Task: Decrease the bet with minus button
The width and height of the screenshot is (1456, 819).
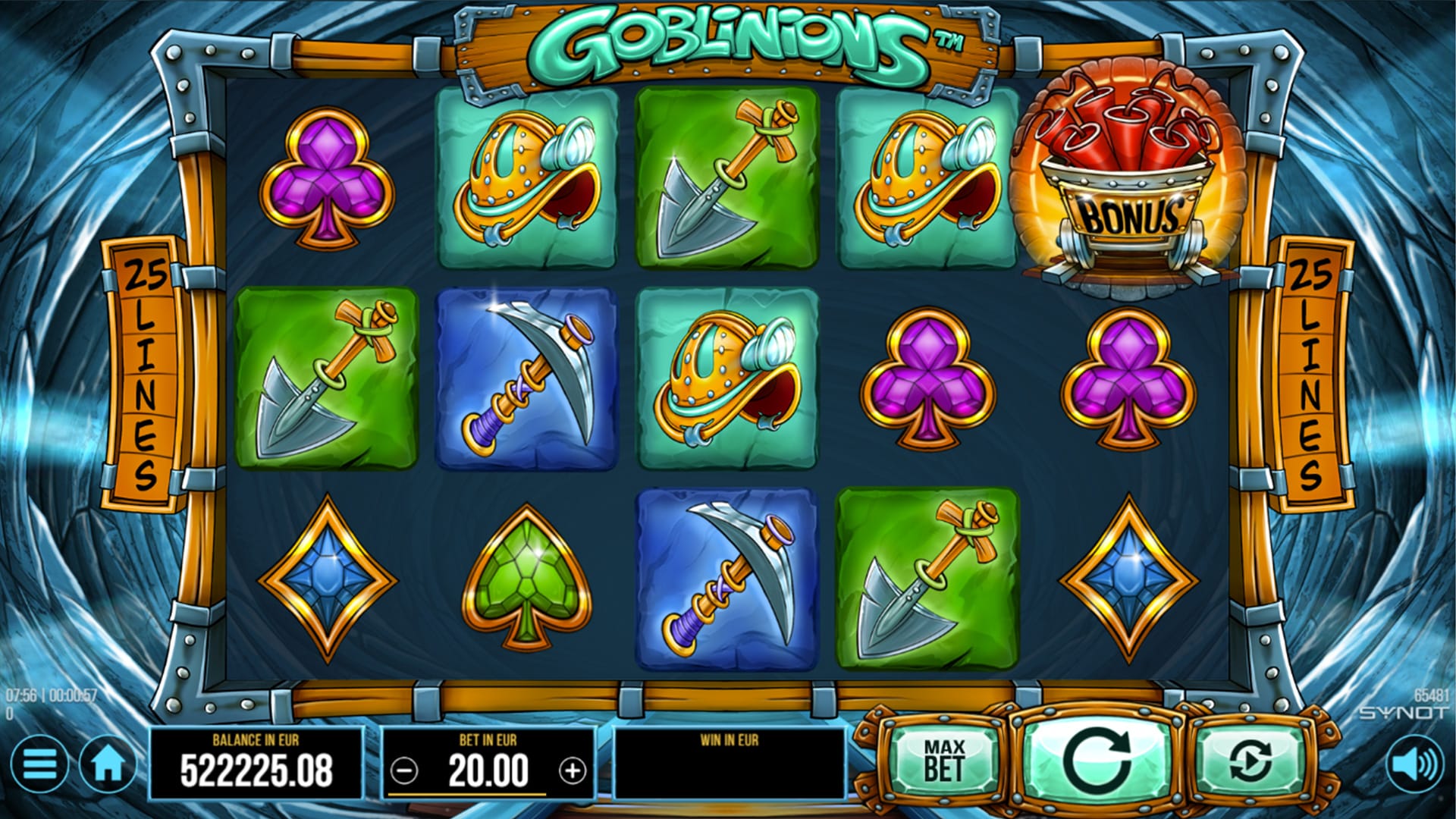Action: point(404,771)
